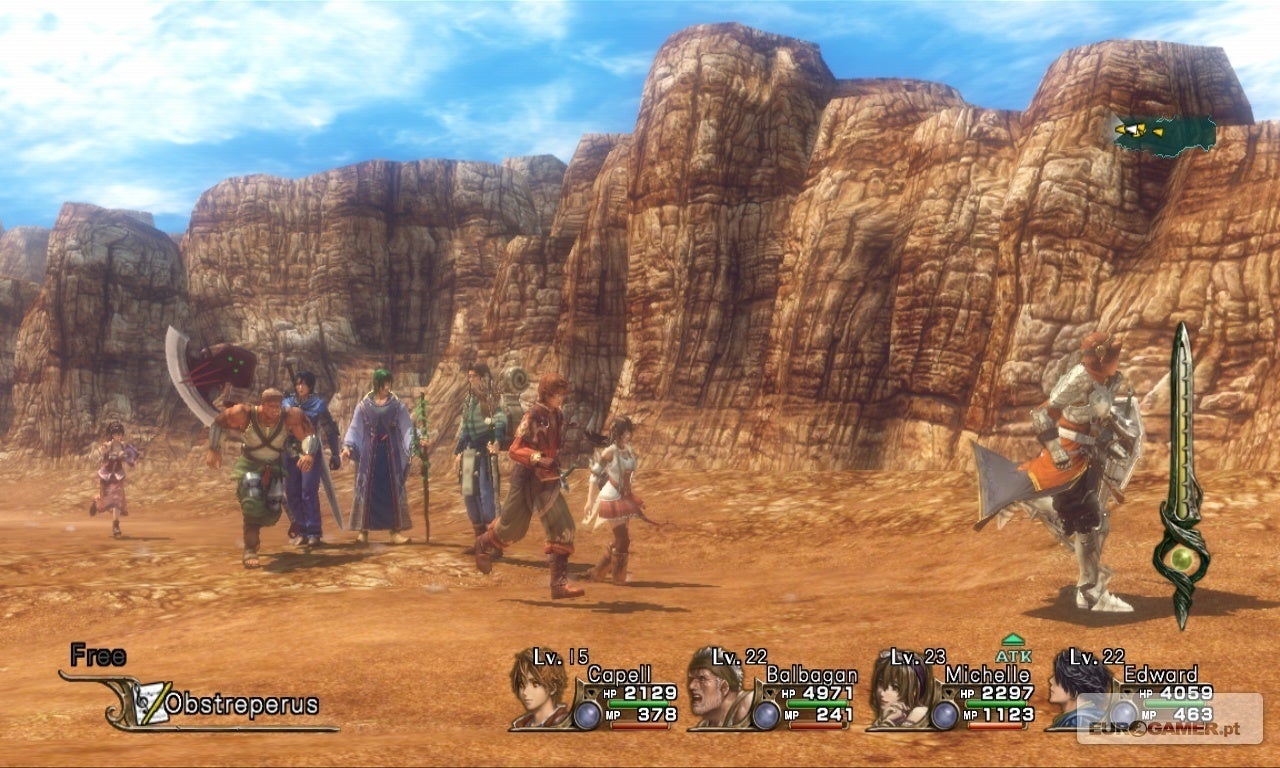Select Capell's party portrait
Image resolution: width=1280 pixels, height=768 pixels.
pyautogui.click(x=538, y=687)
